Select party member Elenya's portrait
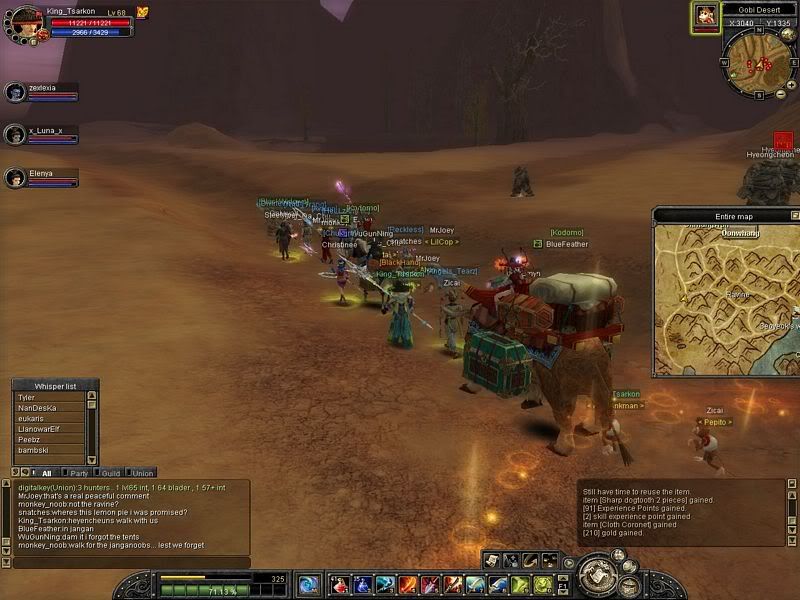Image resolution: width=800 pixels, height=600 pixels. pos(15,177)
